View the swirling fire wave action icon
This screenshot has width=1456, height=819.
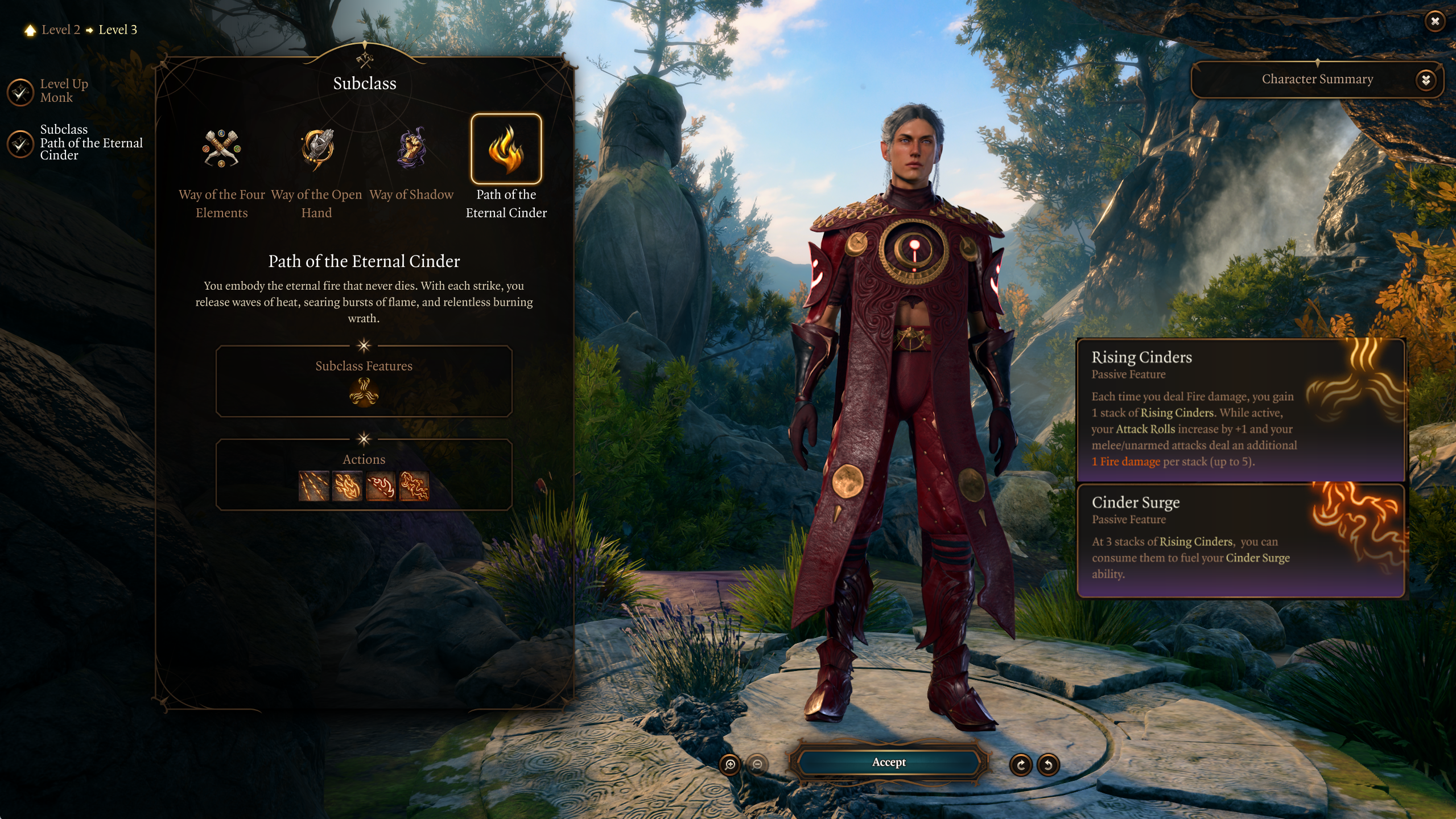pos(414,486)
